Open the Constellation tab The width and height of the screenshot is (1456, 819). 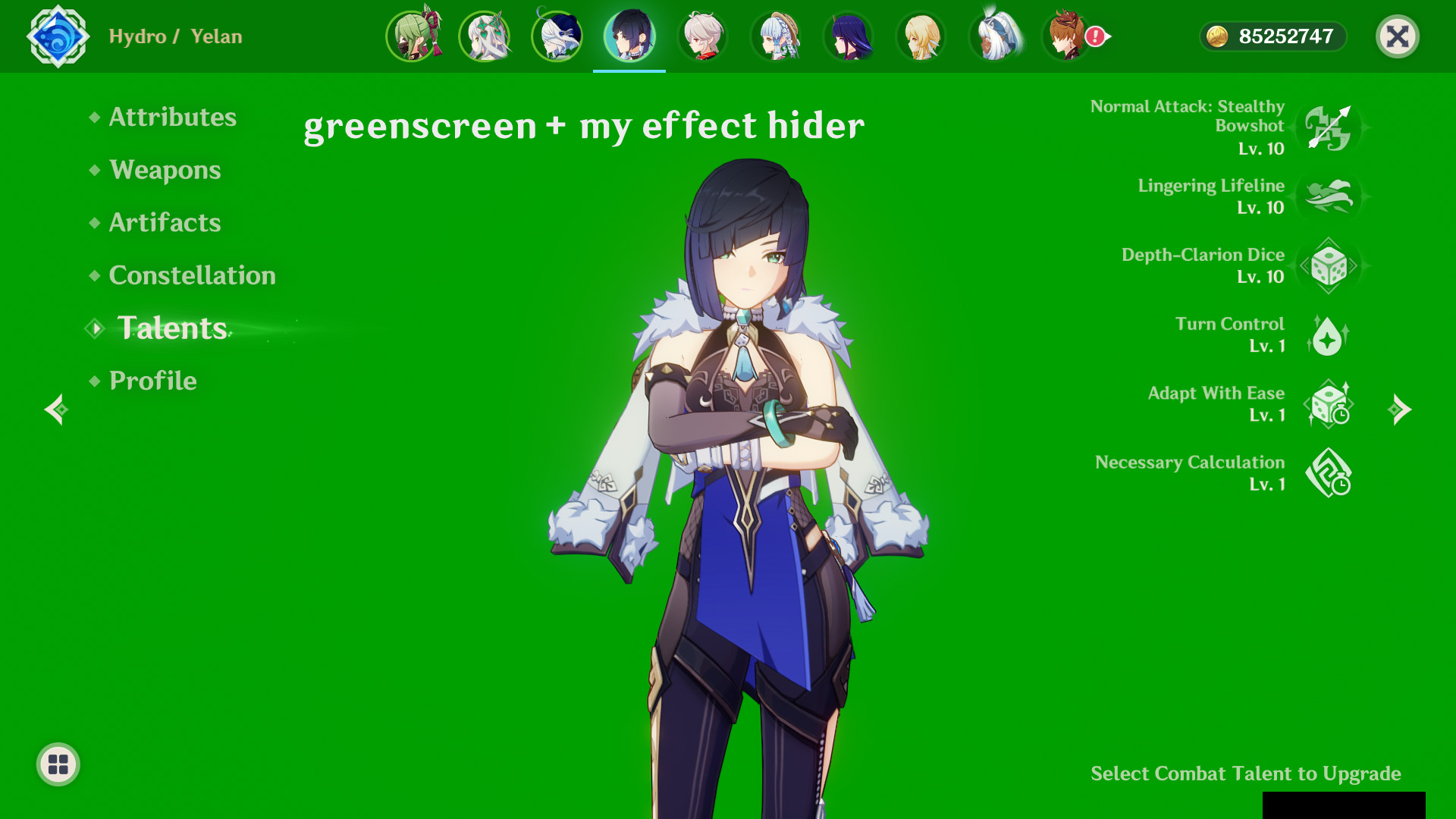193,275
